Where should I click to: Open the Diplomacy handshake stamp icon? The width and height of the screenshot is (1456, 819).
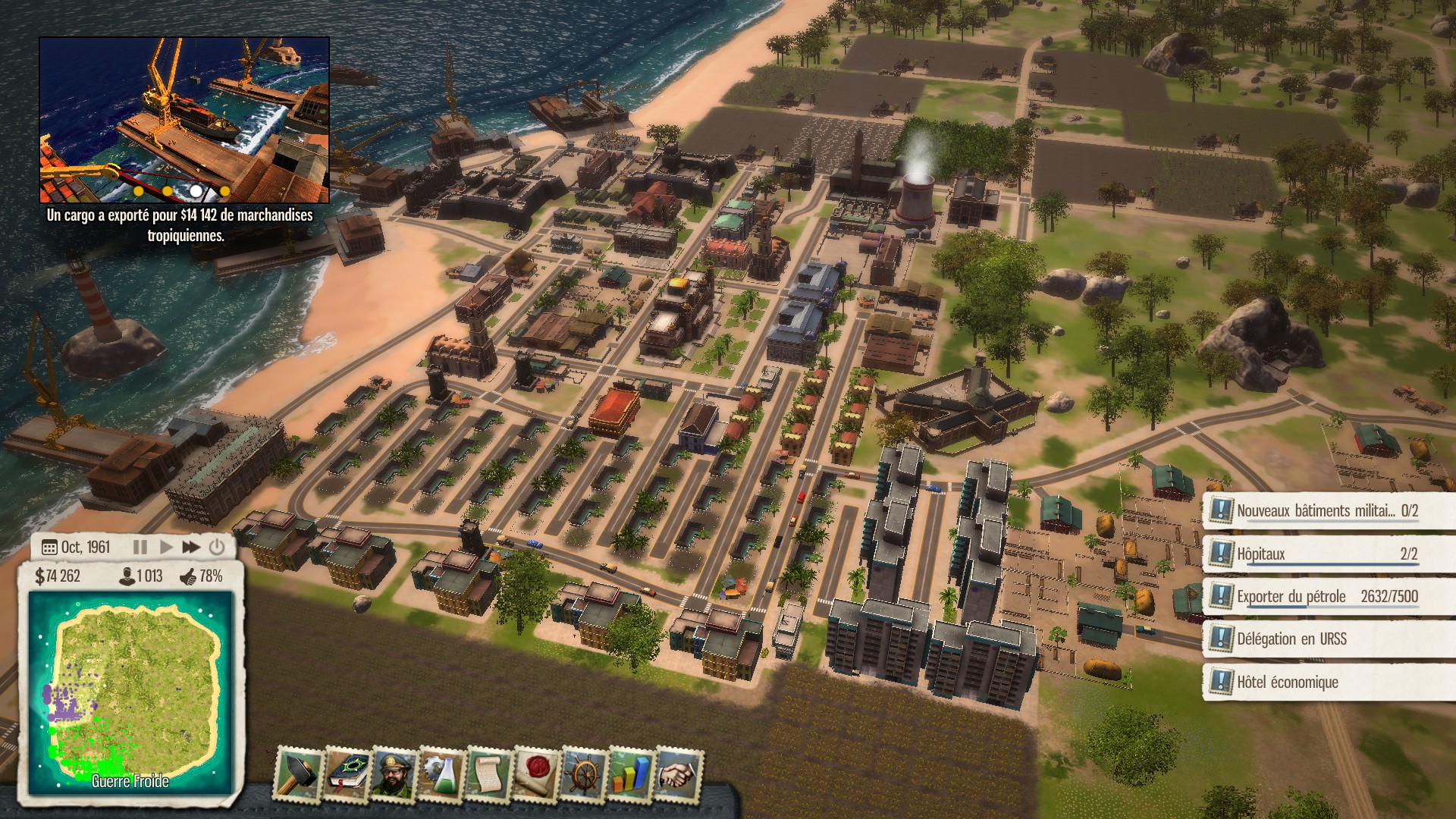679,773
